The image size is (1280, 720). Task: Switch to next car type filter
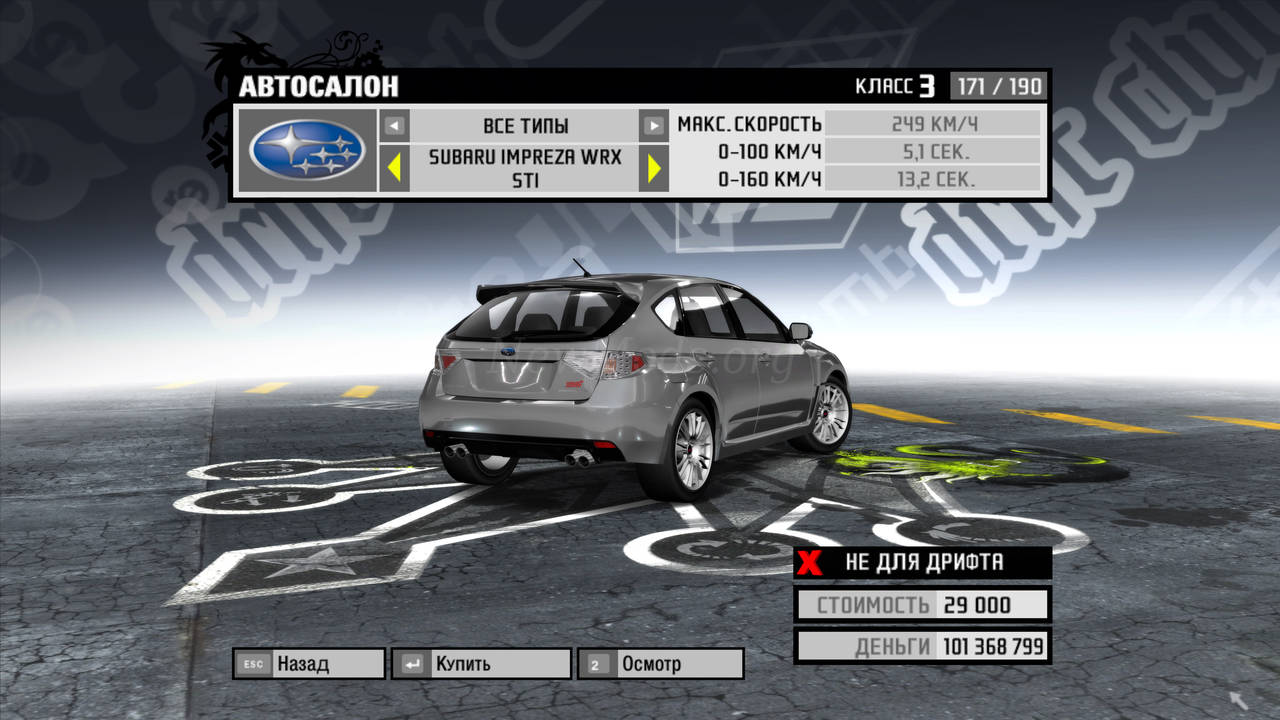pos(653,126)
